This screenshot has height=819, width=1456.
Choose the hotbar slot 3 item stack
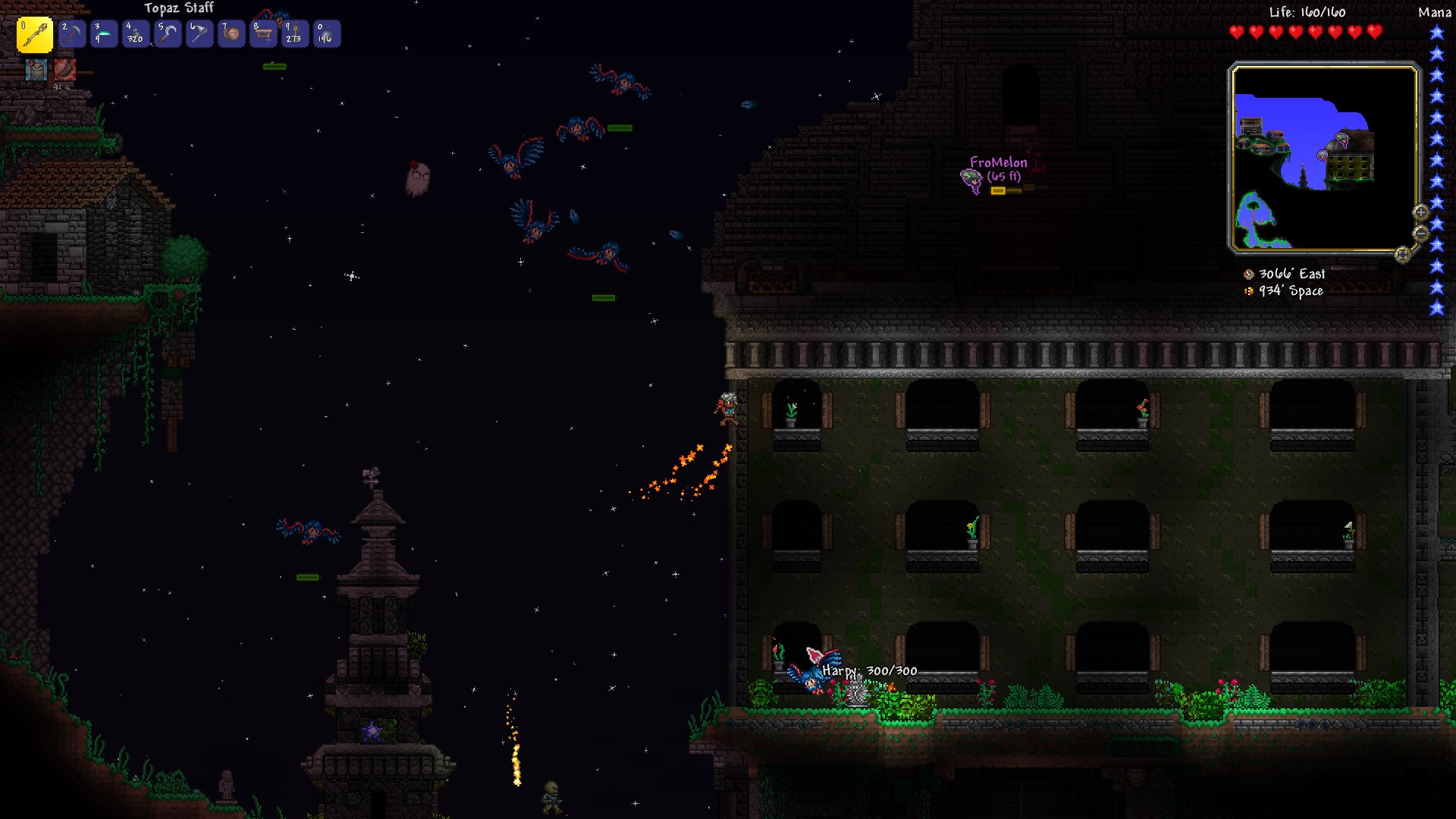coord(104,34)
